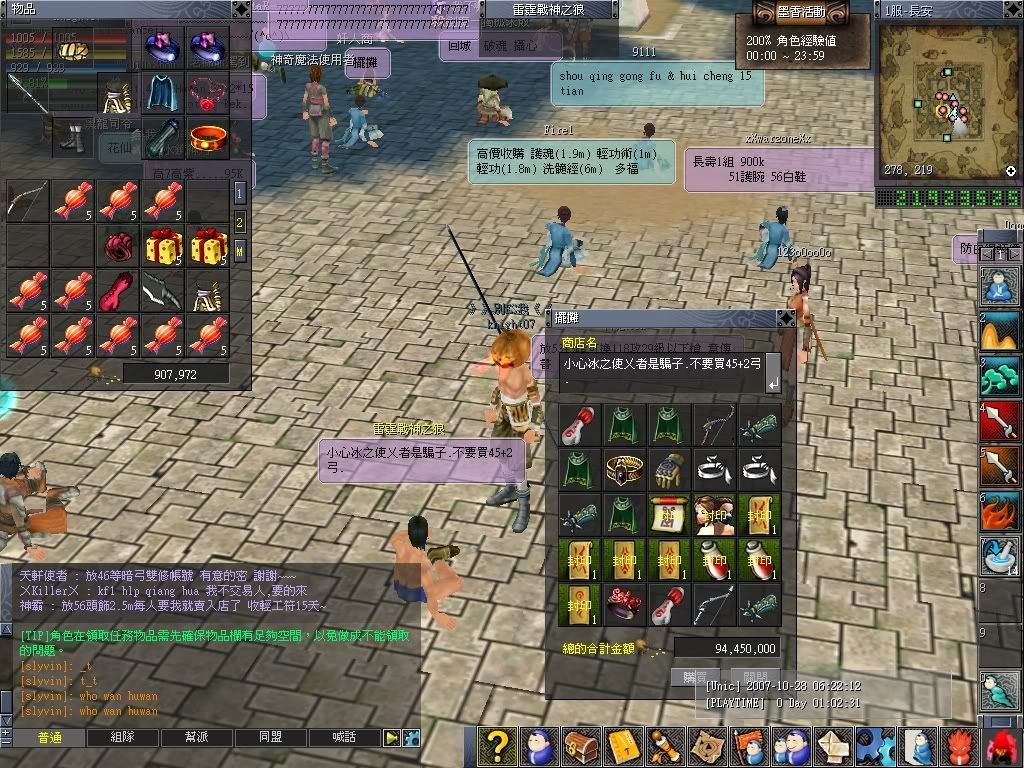Select the calendar scroll item in the stall

(x=669, y=513)
